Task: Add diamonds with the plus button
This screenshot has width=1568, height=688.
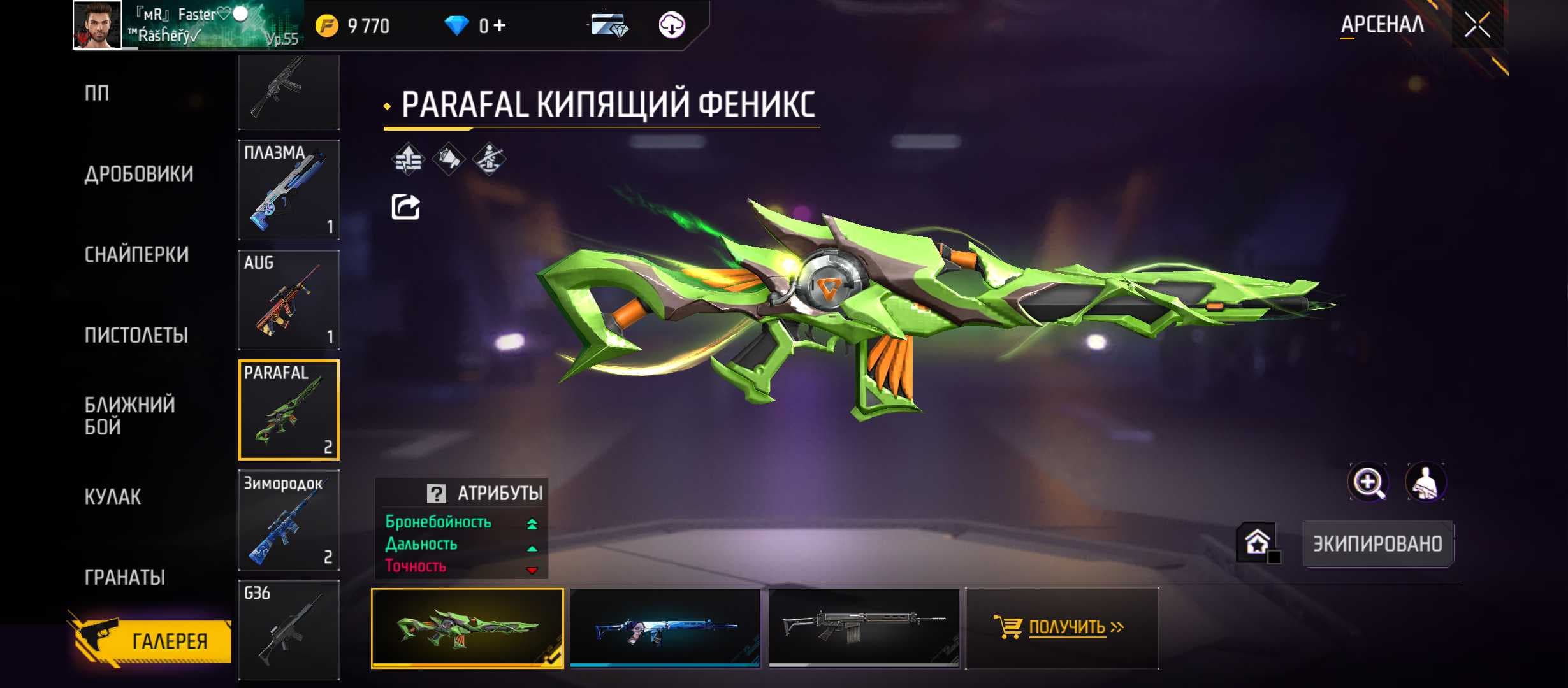Action: [499, 25]
